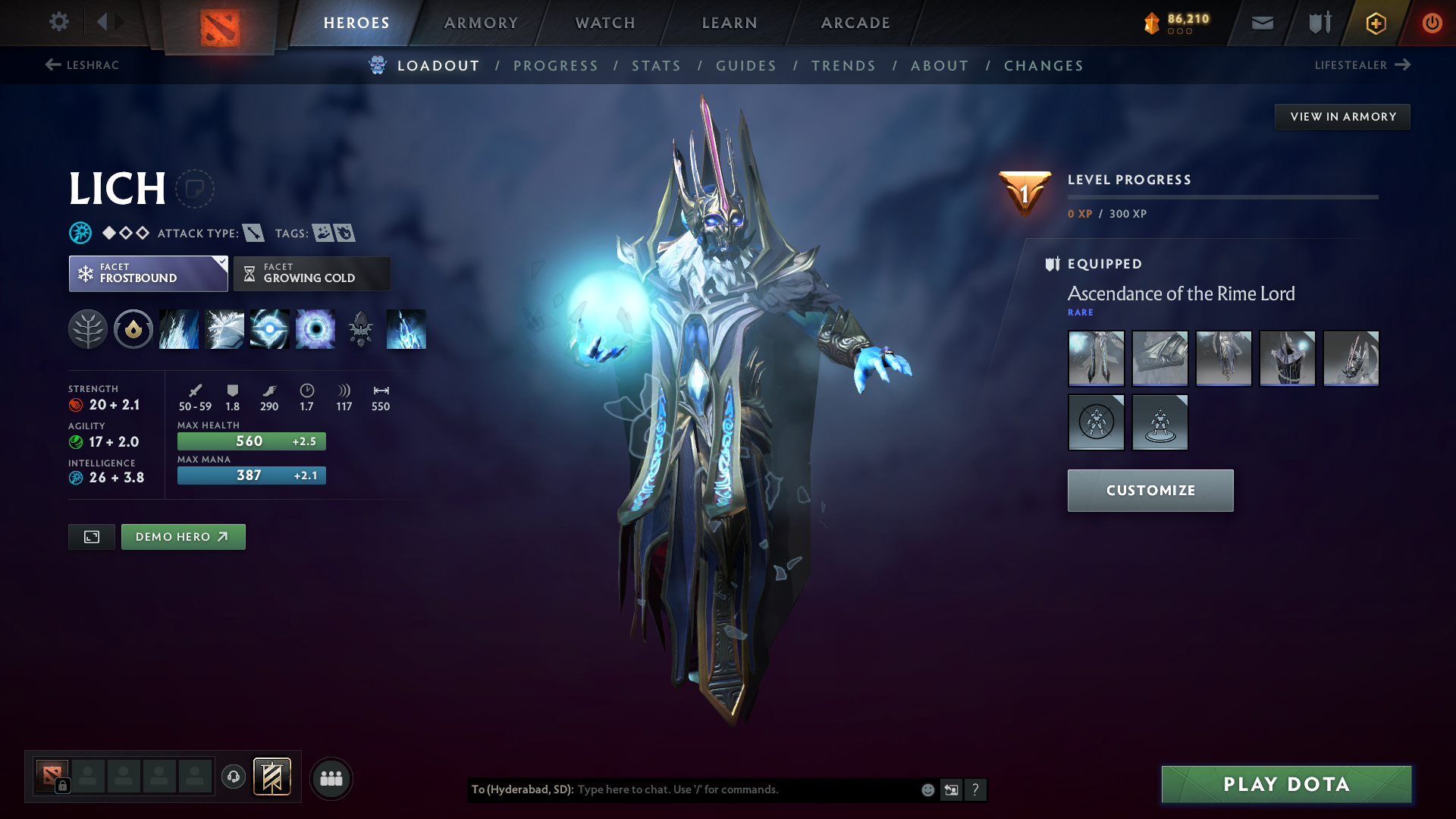
Task: Click the Armory weapons icon in top bar
Action: pos(1318,23)
